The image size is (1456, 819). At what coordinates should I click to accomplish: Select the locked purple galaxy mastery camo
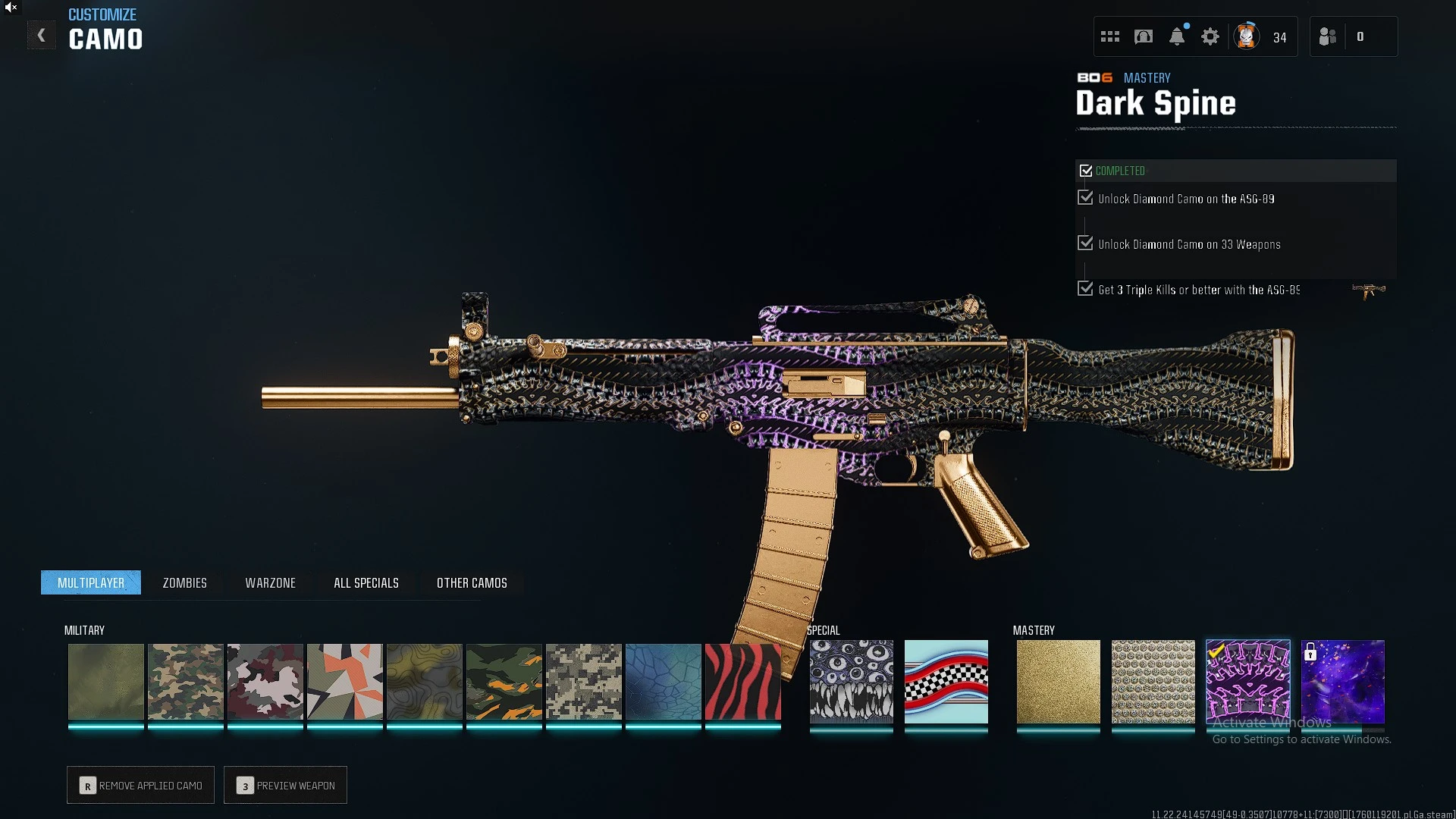1342,681
